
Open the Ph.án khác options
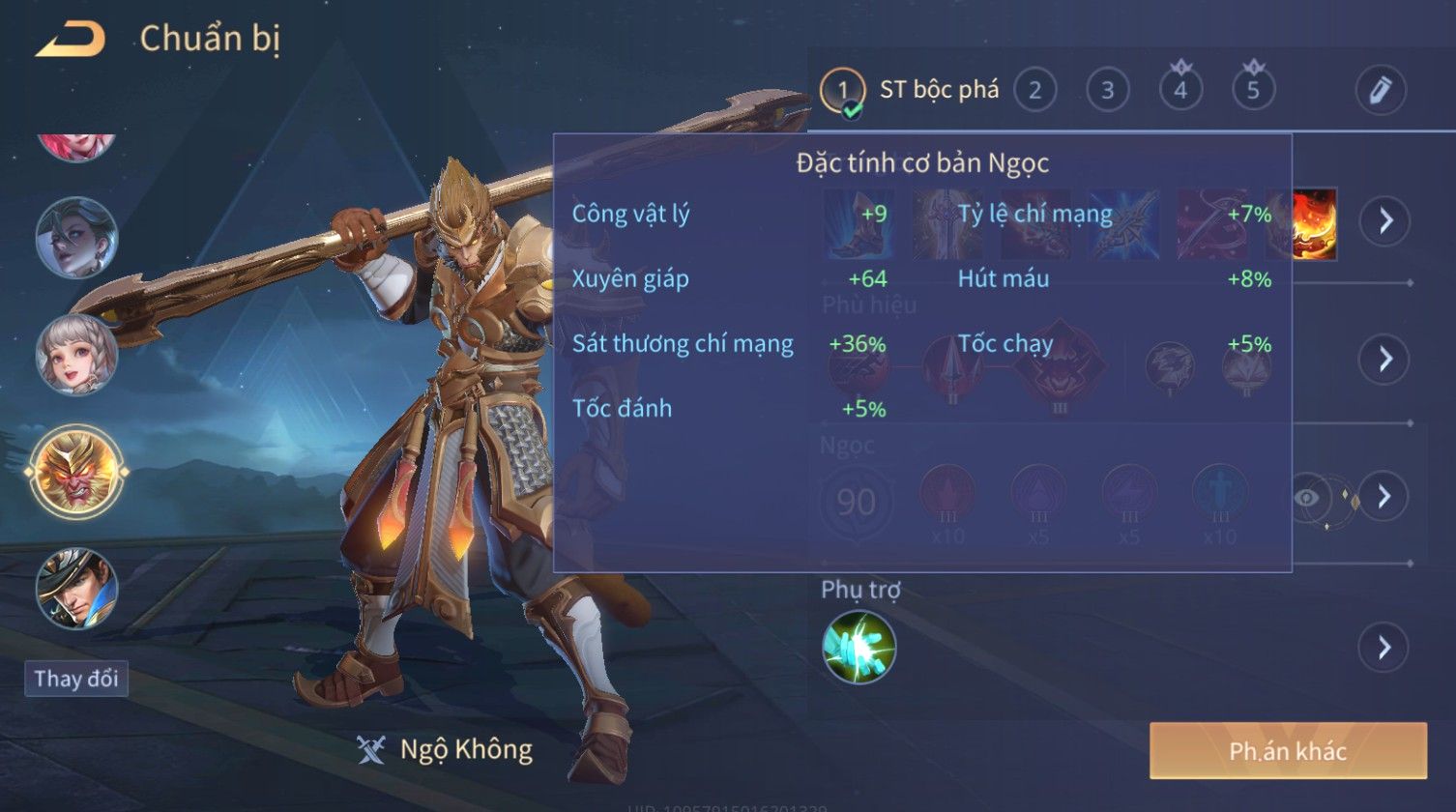coord(1288,751)
